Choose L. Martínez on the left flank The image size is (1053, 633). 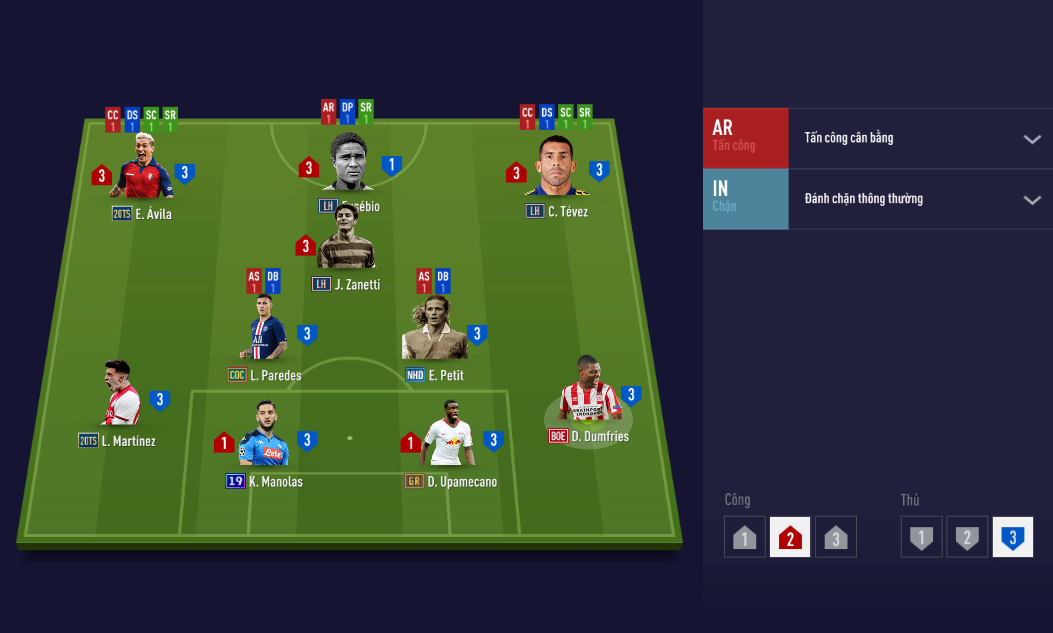tap(120, 396)
